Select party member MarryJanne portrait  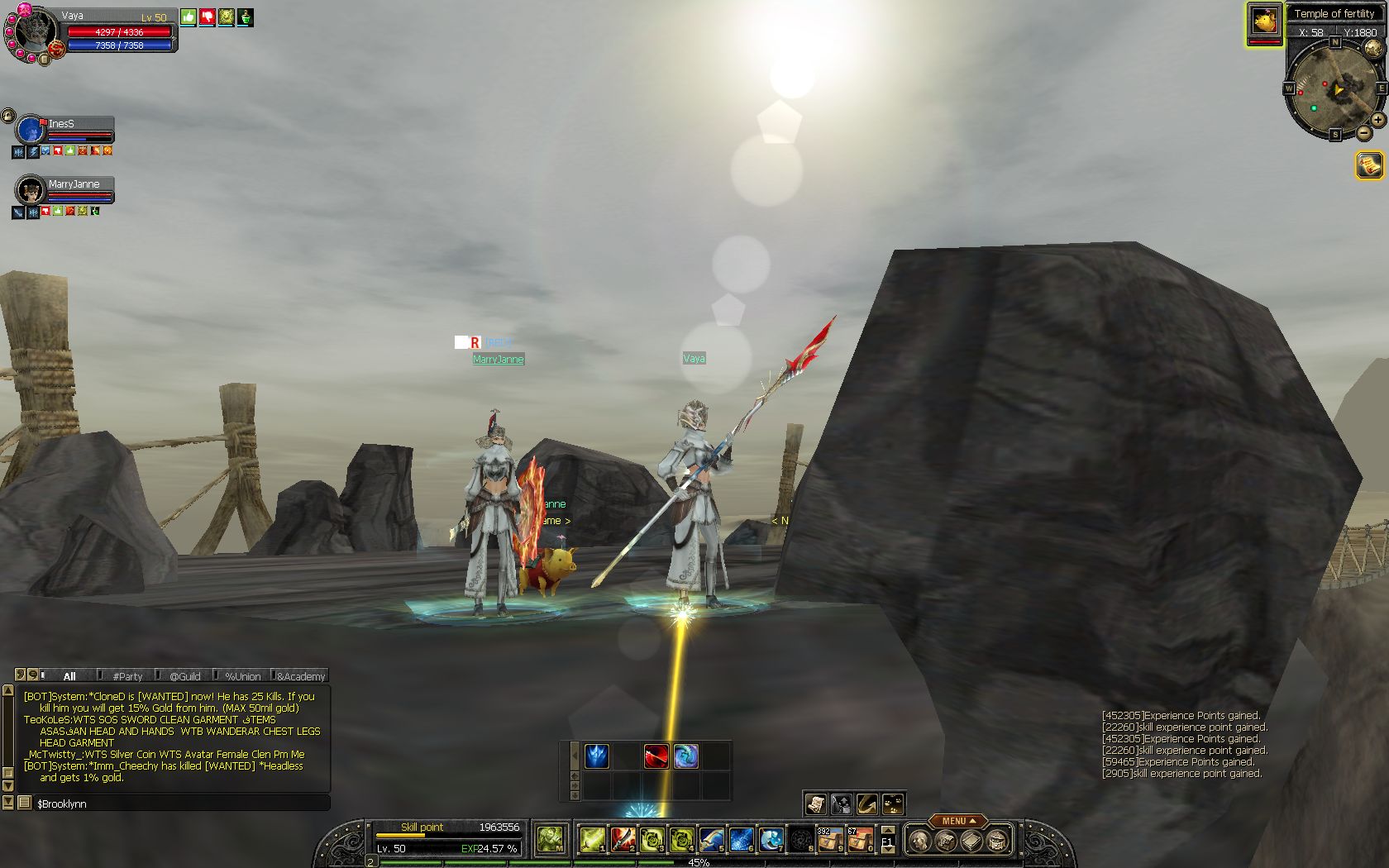point(31,191)
